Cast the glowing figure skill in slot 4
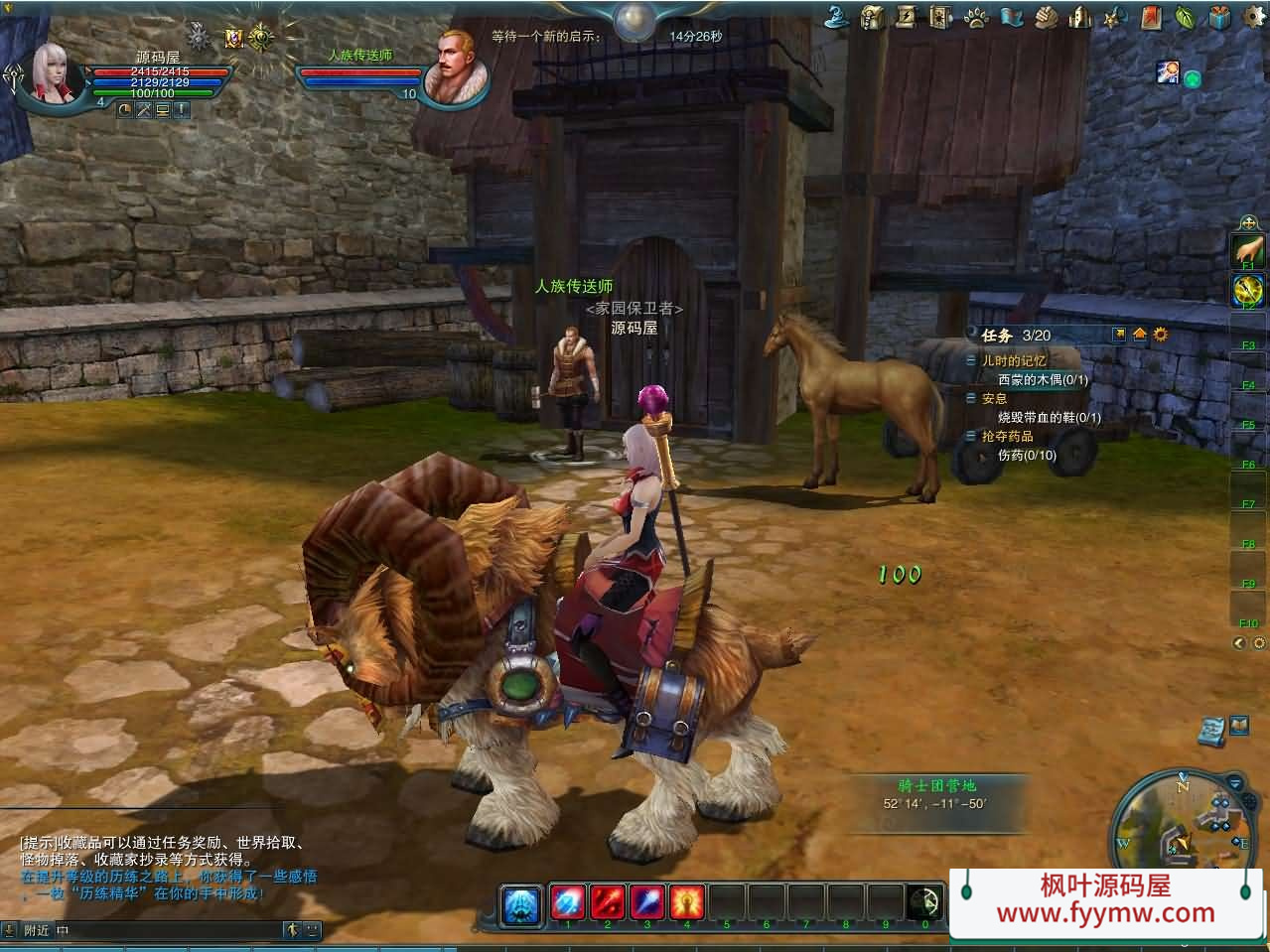The height and width of the screenshot is (952, 1270). point(686,902)
